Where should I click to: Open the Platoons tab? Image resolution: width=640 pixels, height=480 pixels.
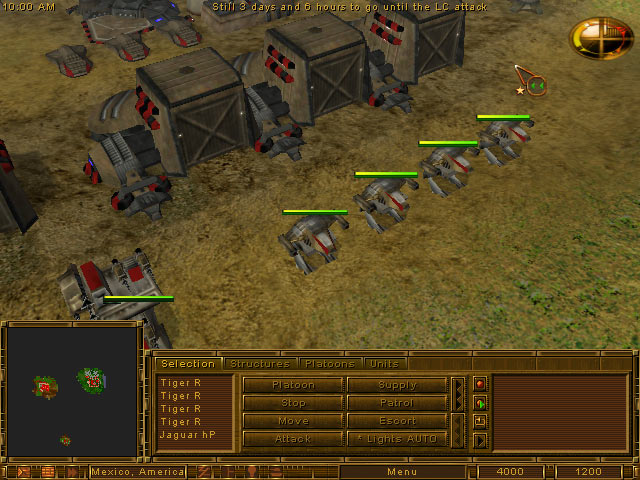329,364
